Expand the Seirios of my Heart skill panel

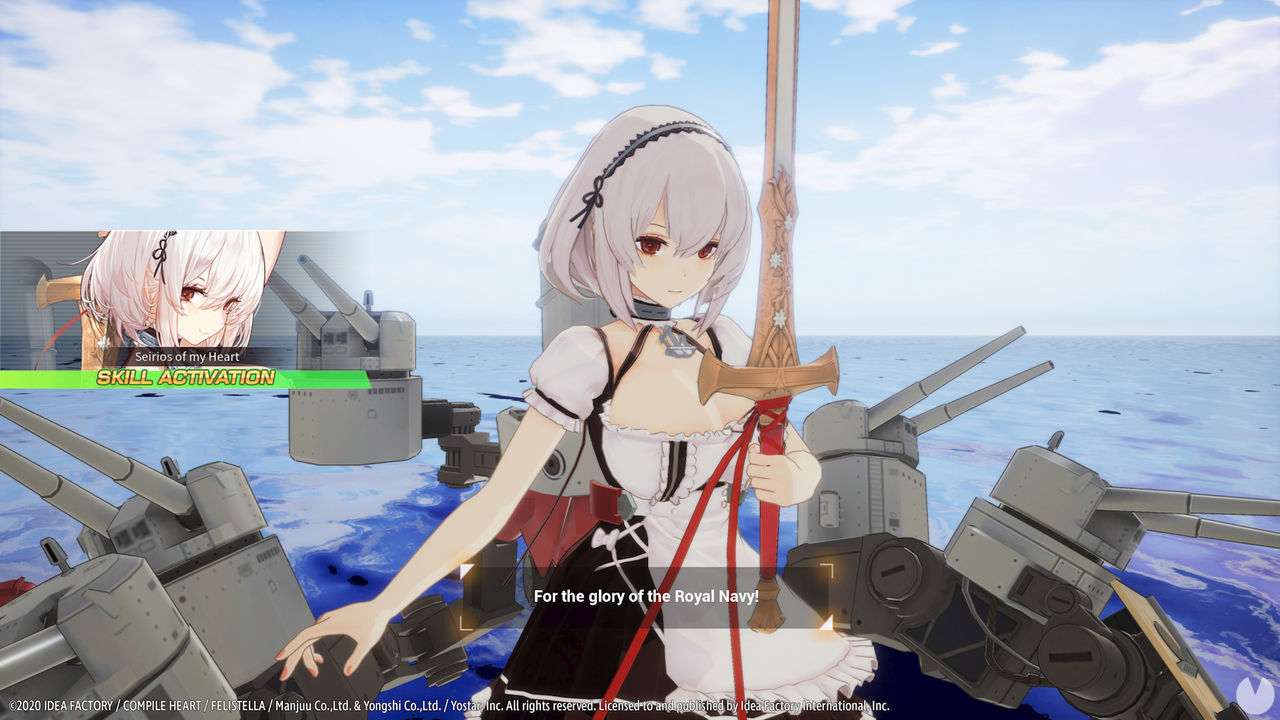point(186,355)
